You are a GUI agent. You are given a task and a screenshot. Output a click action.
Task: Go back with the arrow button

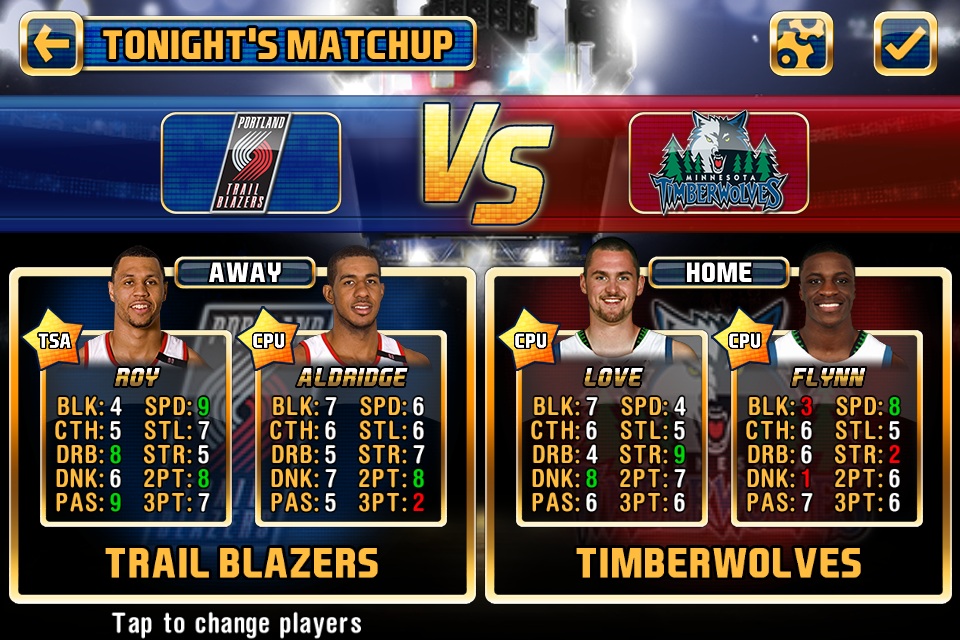click(50, 43)
